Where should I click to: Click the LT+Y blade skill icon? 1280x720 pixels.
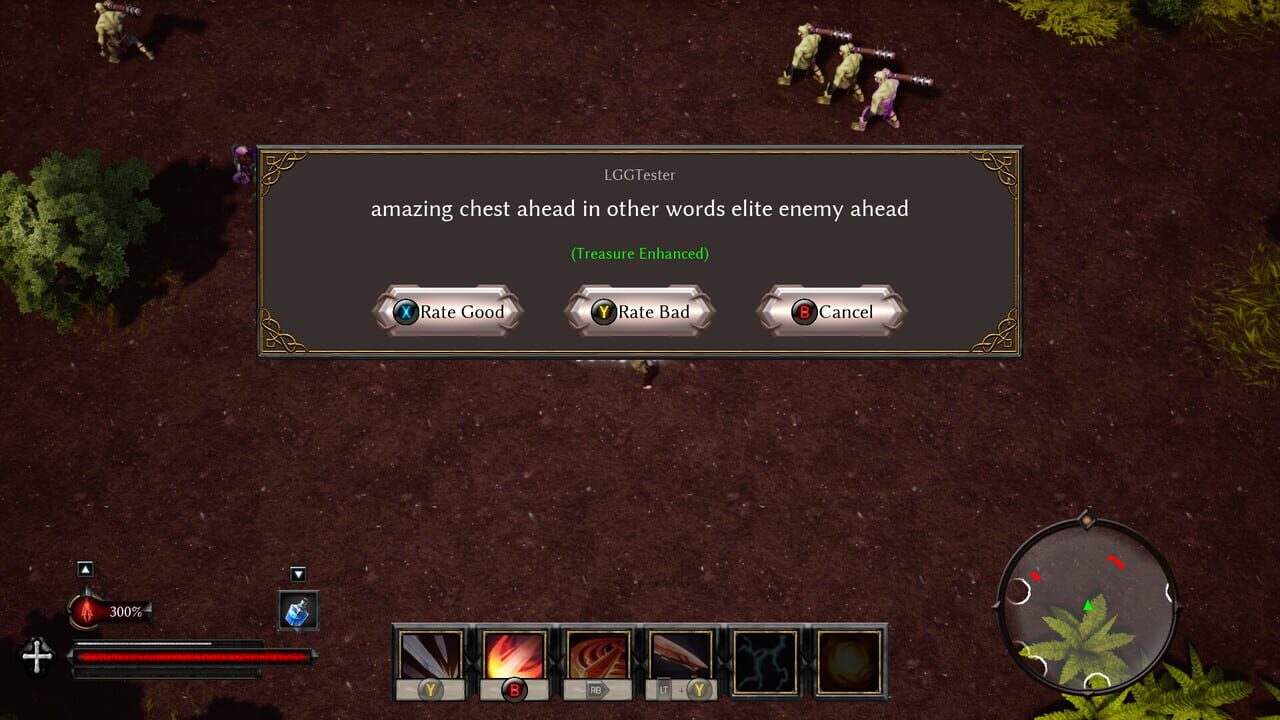click(681, 655)
